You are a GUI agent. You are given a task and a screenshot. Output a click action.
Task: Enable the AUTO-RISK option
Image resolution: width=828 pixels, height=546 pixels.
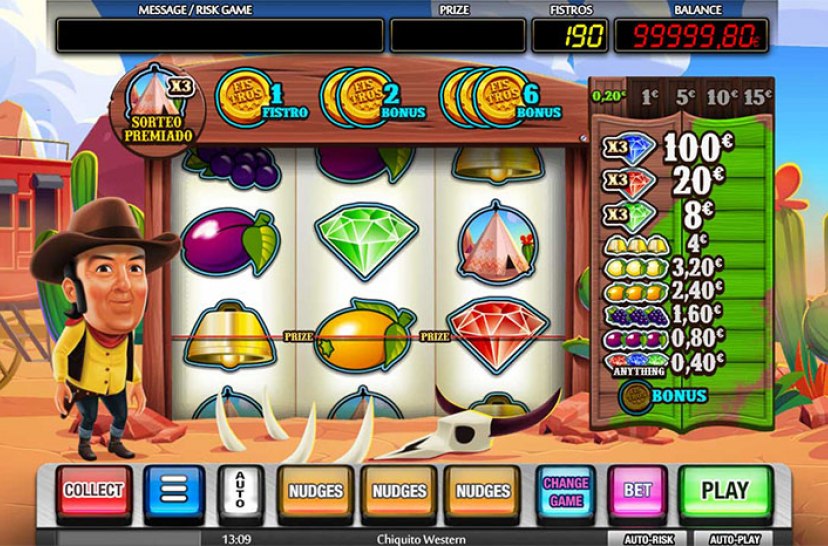[648, 538]
